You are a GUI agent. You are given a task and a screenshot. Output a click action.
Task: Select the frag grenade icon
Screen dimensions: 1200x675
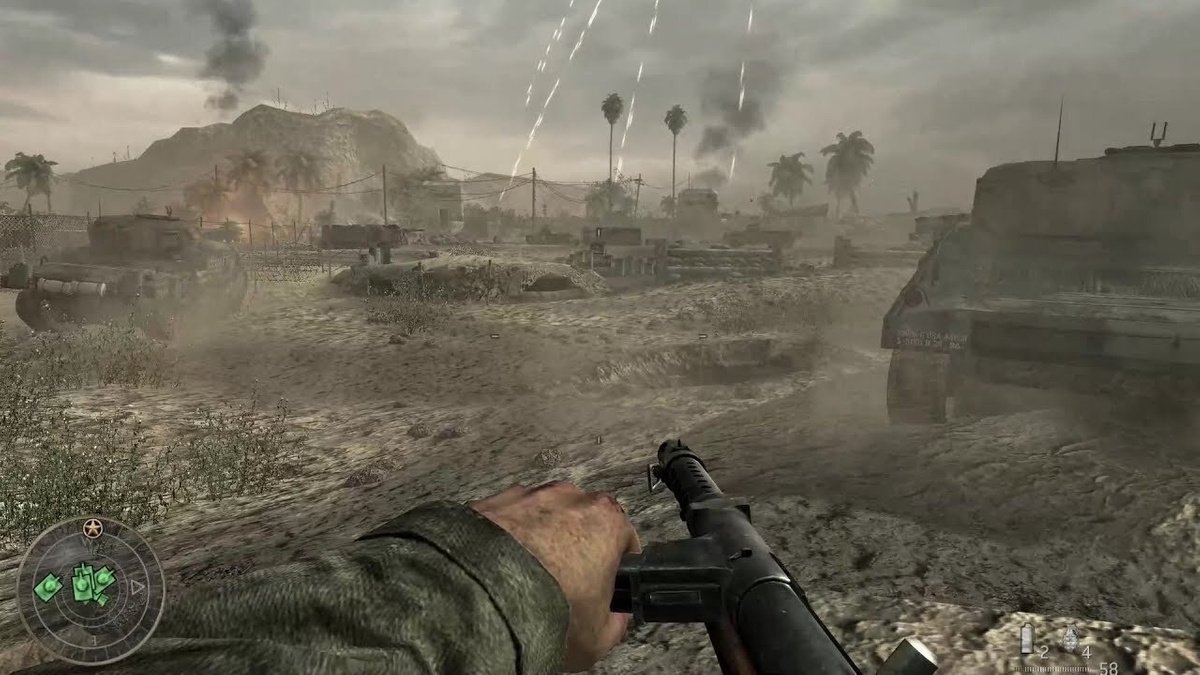pyautogui.click(x=1070, y=638)
